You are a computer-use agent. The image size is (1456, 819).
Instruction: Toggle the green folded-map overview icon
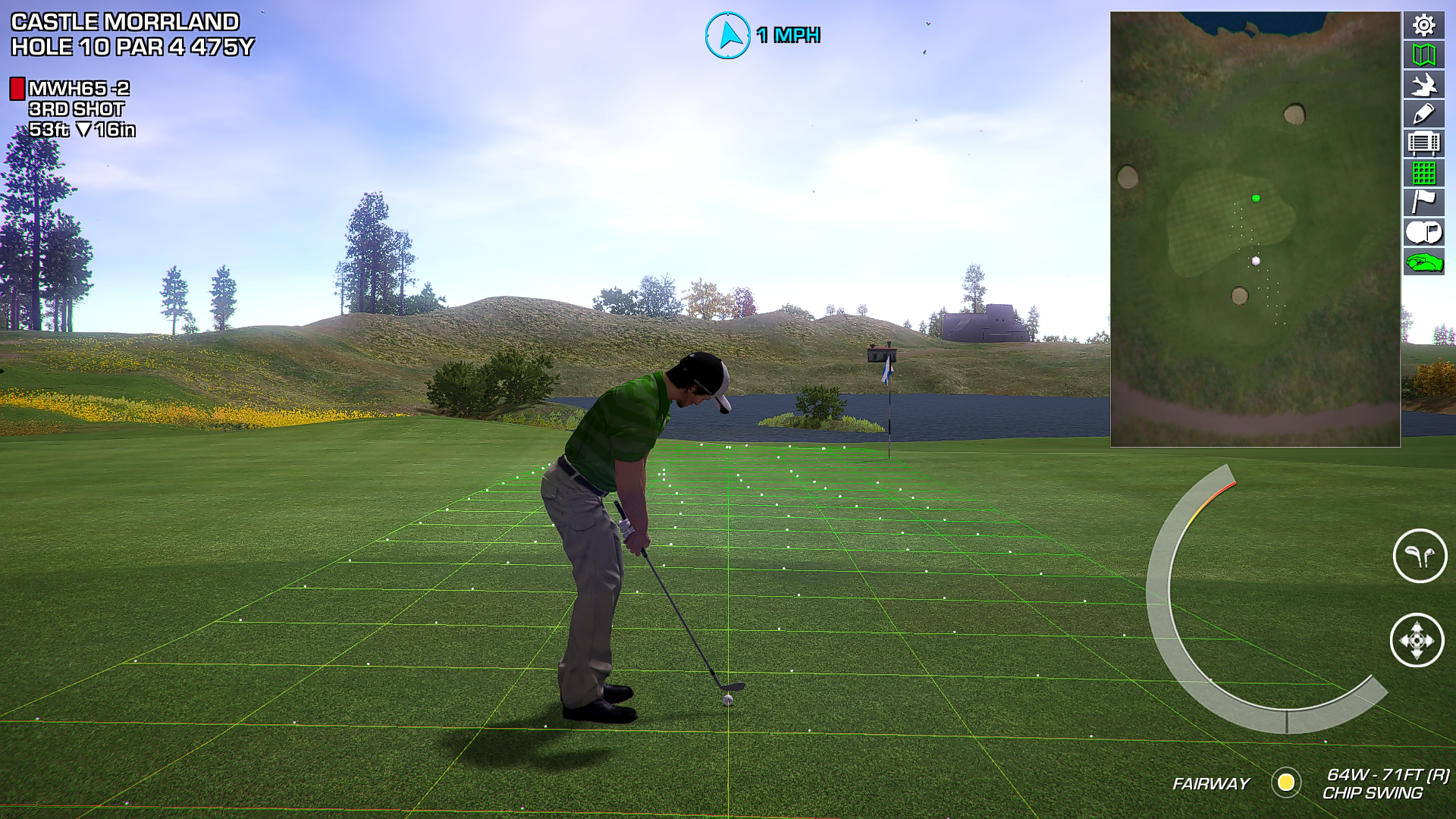(x=1423, y=55)
